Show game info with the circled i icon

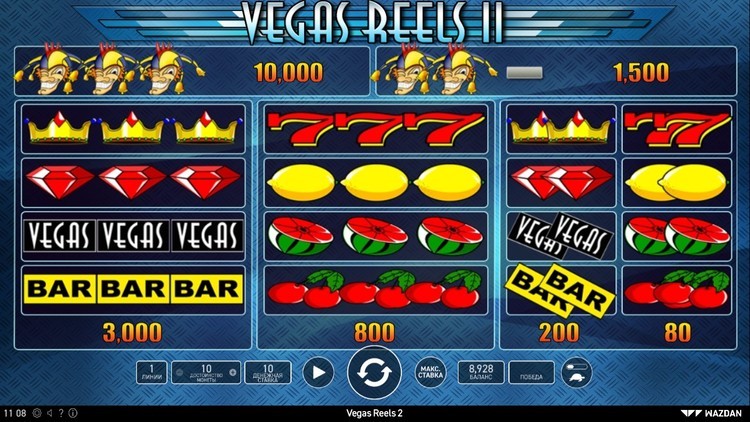tap(72, 412)
